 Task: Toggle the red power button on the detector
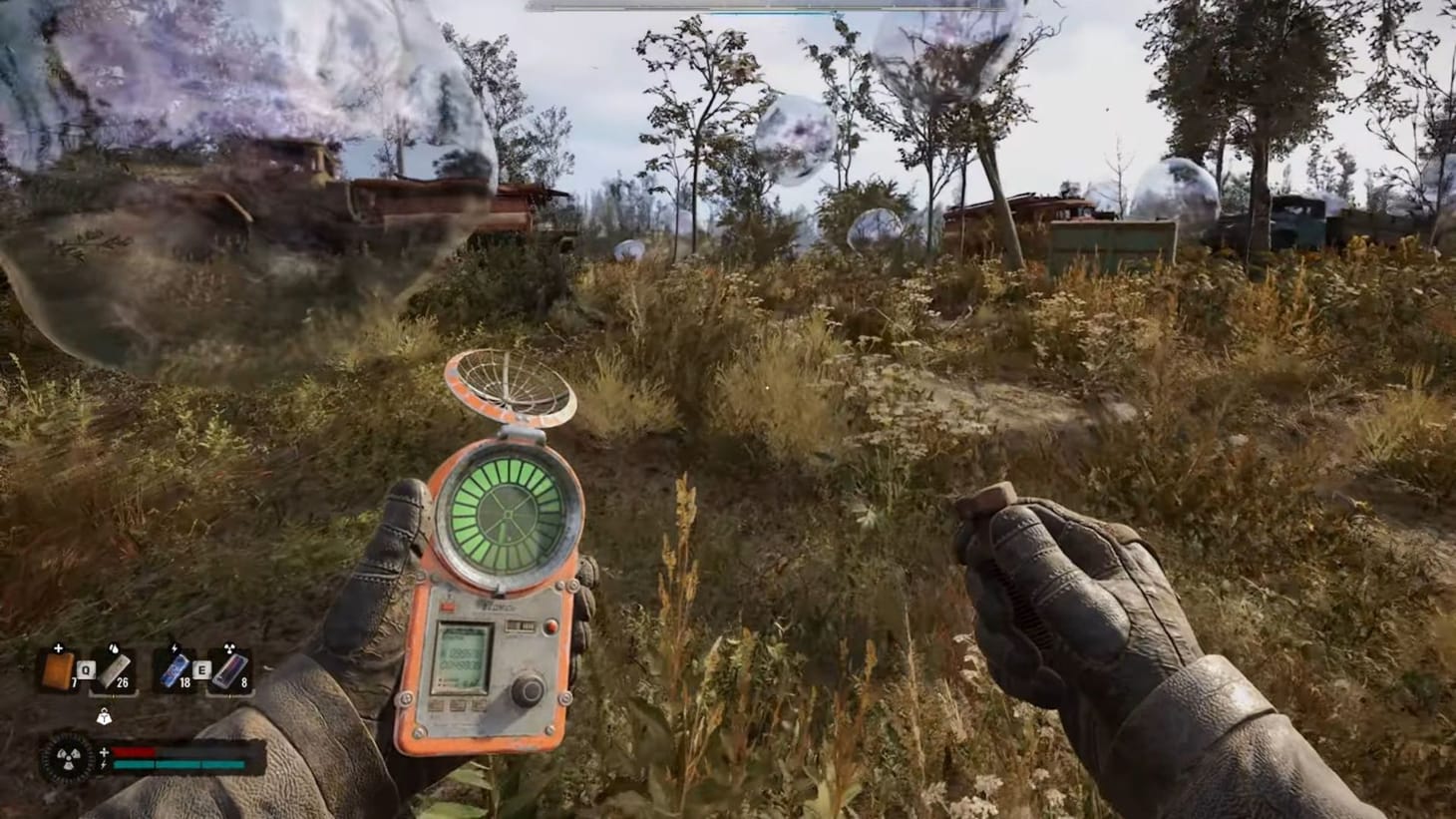[551, 625]
